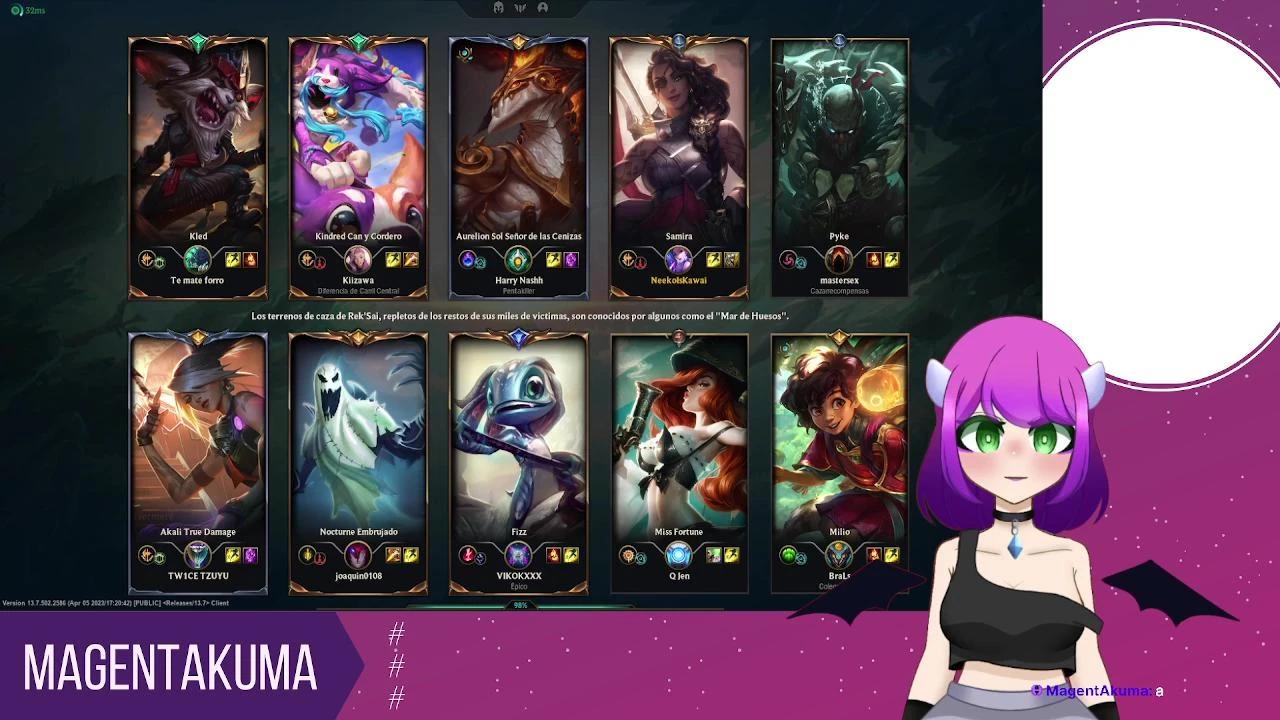Click the Rek'Sai lore tip text
This screenshot has height=720, width=1280.
coord(520,314)
